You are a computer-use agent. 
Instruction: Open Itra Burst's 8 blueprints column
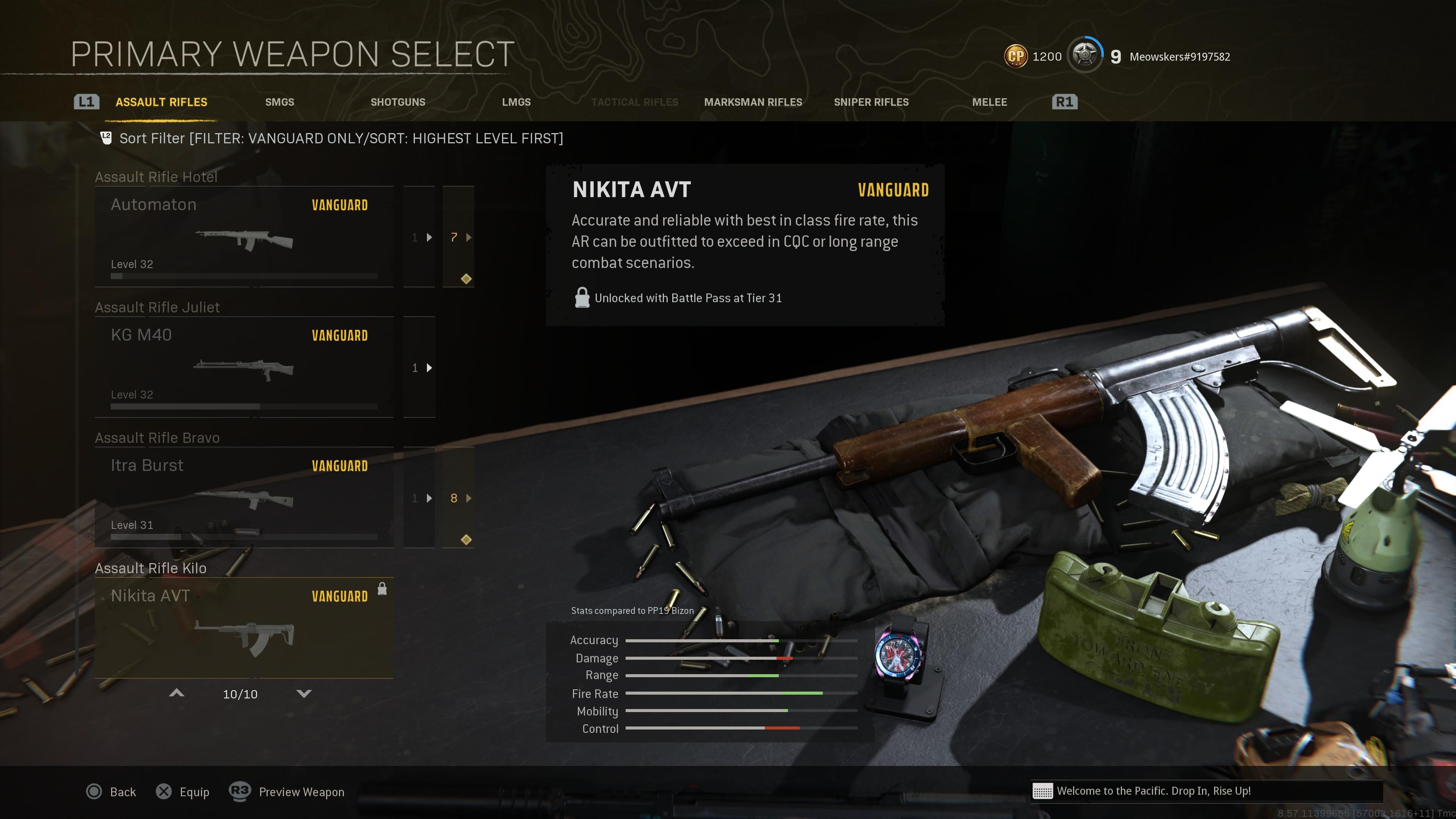[x=458, y=498]
